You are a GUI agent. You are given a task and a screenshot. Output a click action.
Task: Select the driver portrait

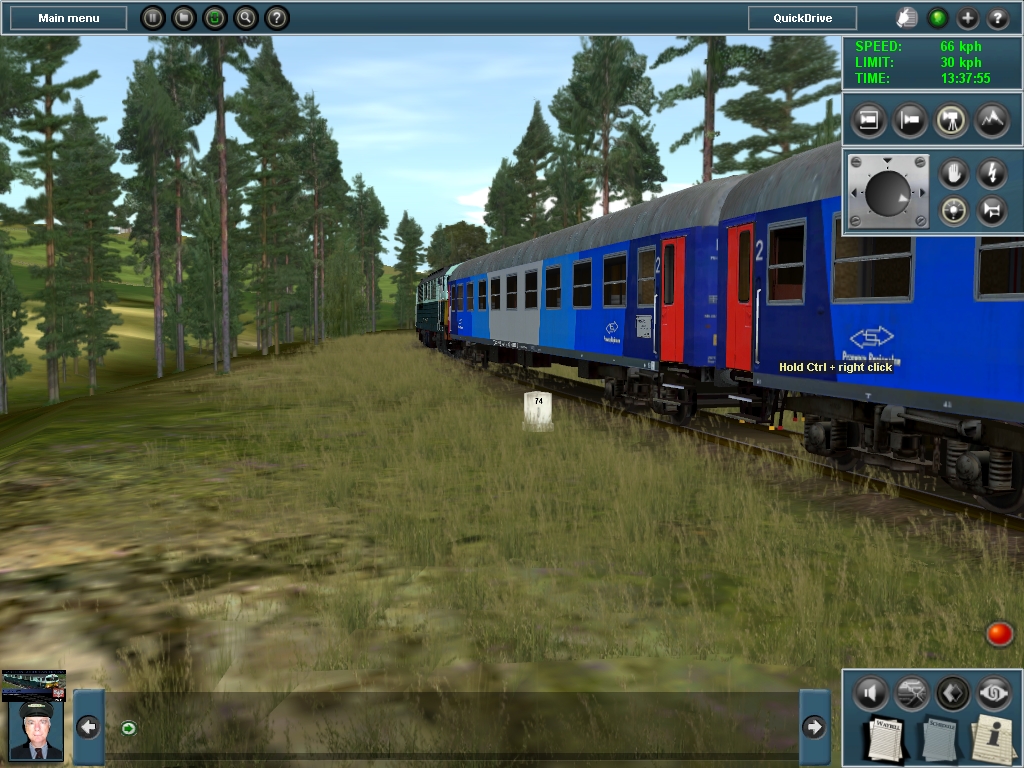(x=34, y=728)
